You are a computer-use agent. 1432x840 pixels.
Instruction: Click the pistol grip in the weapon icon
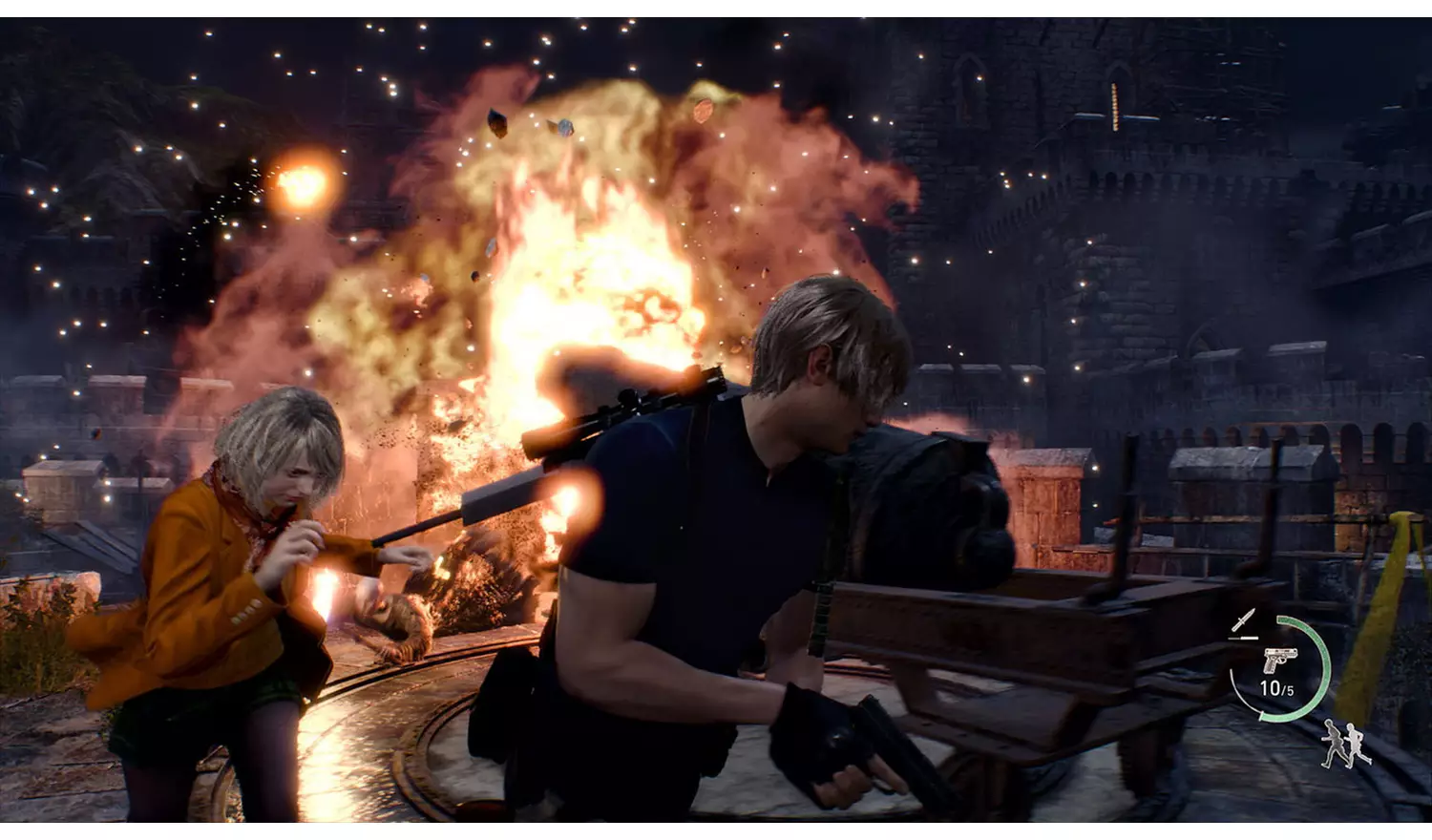pos(1271,668)
